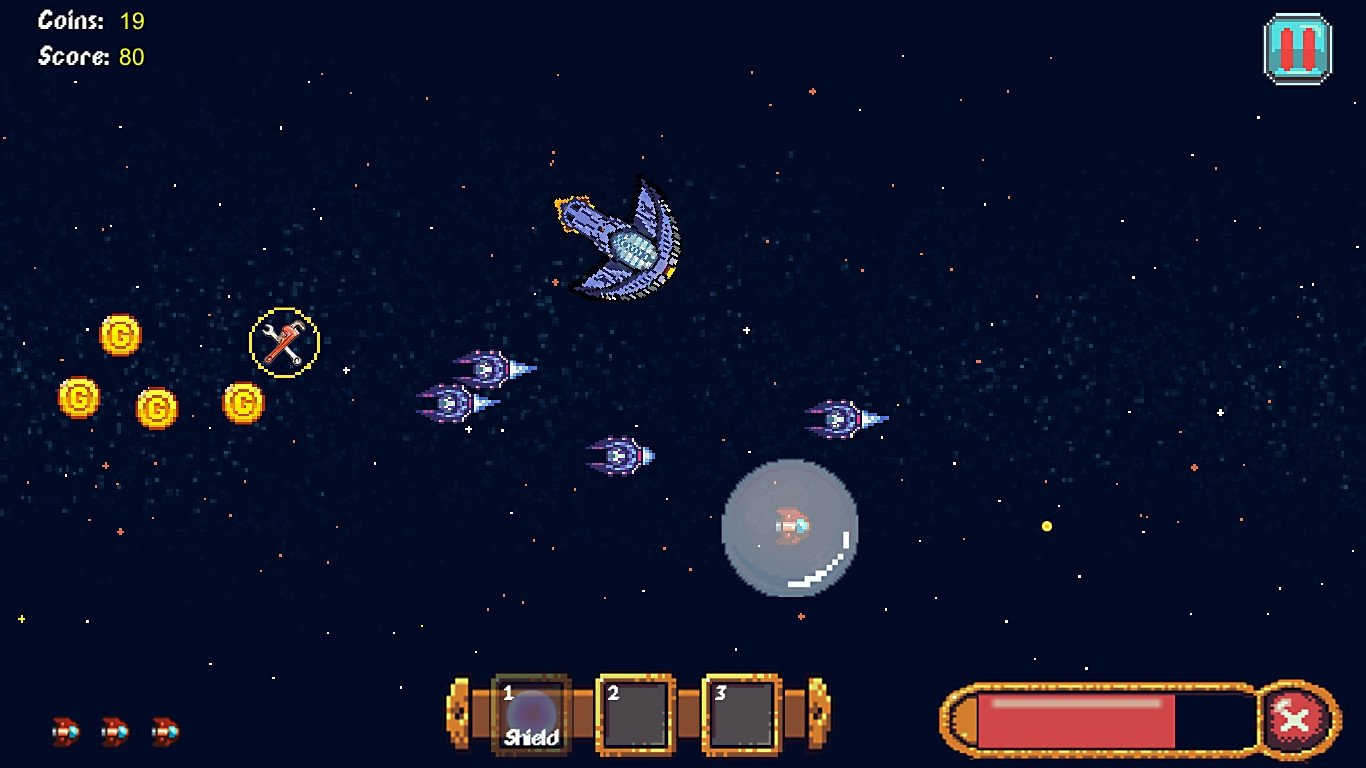Screen dimensions: 1366x768
Task: Activate the Shield in slot 1
Action: [529, 712]
